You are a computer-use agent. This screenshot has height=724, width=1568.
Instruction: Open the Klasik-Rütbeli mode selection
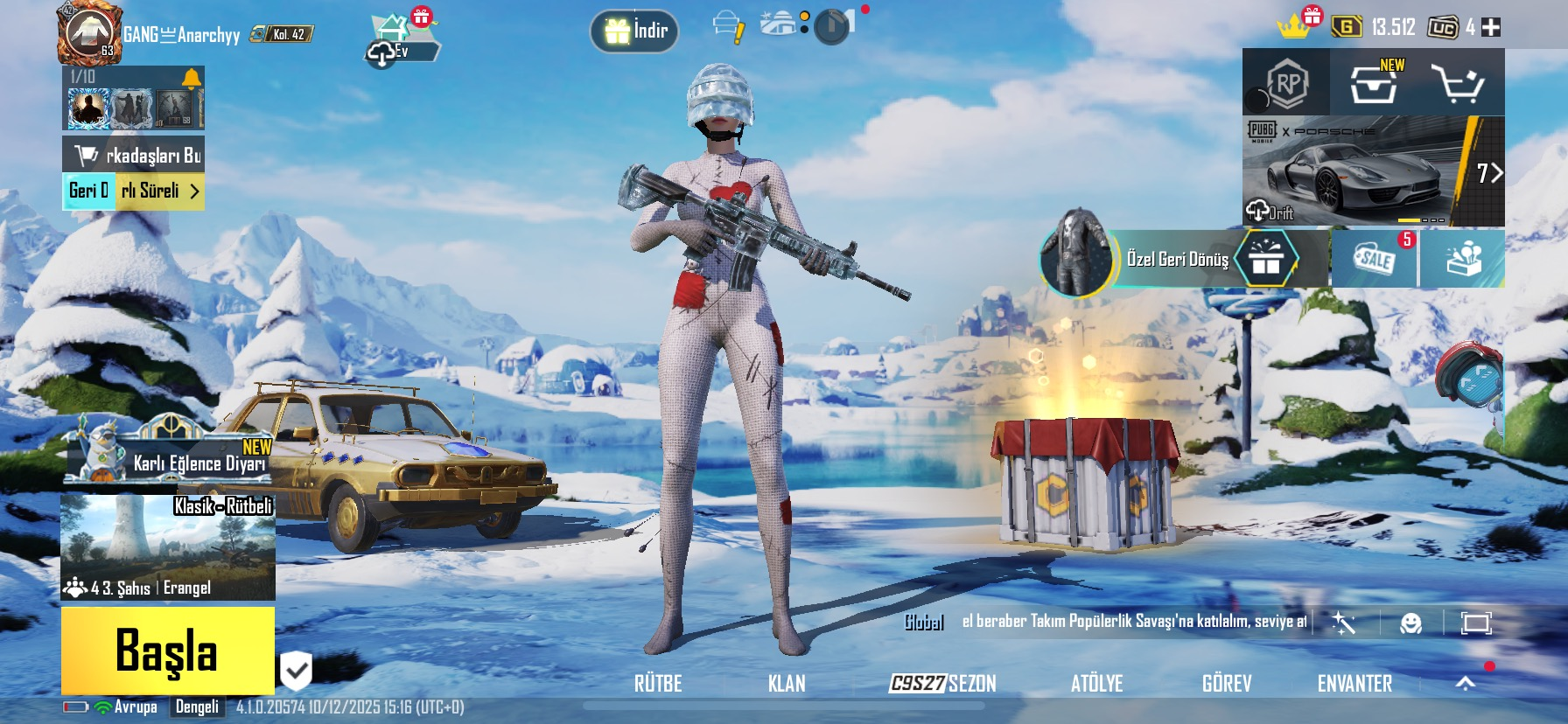coord(168,547)
